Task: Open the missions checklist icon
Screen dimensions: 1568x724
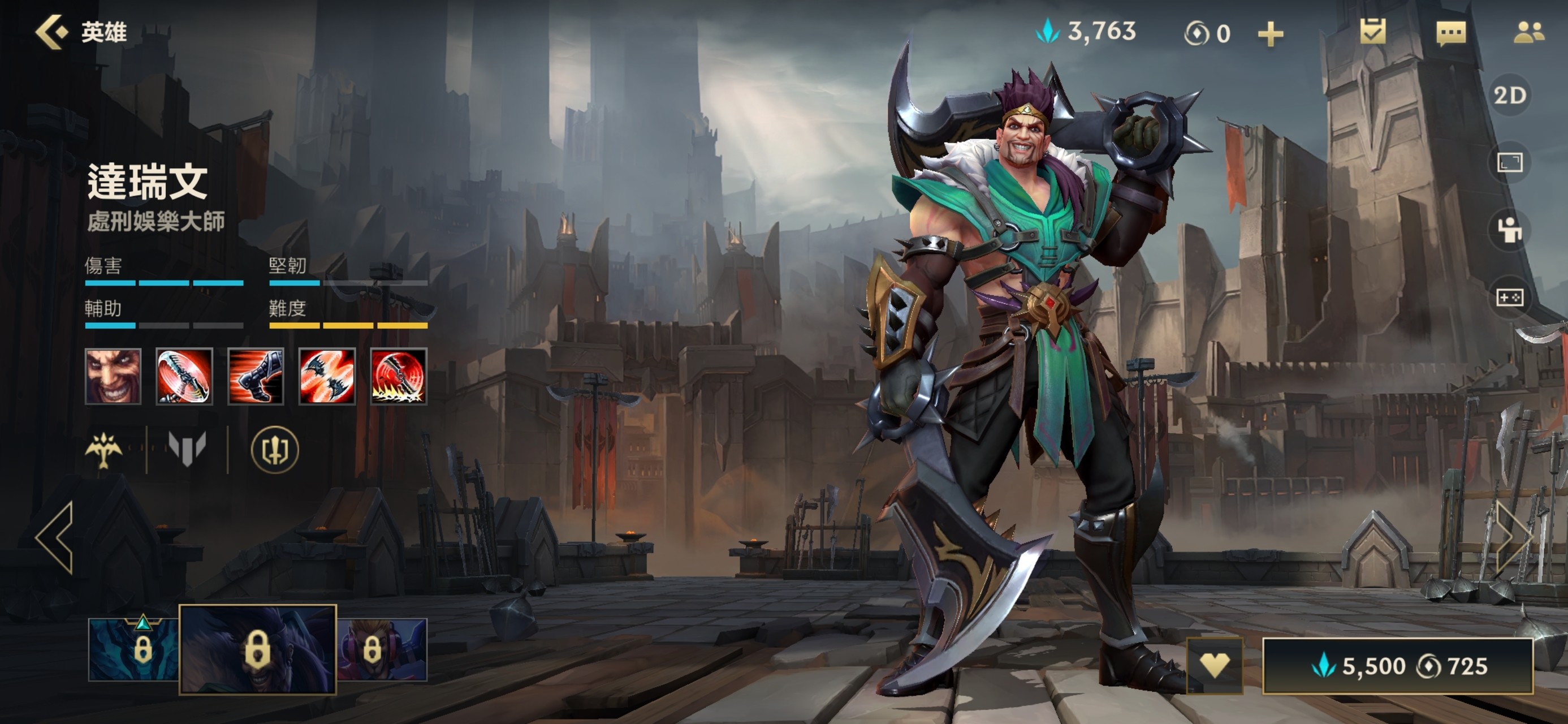Action: coord(1372,32)
